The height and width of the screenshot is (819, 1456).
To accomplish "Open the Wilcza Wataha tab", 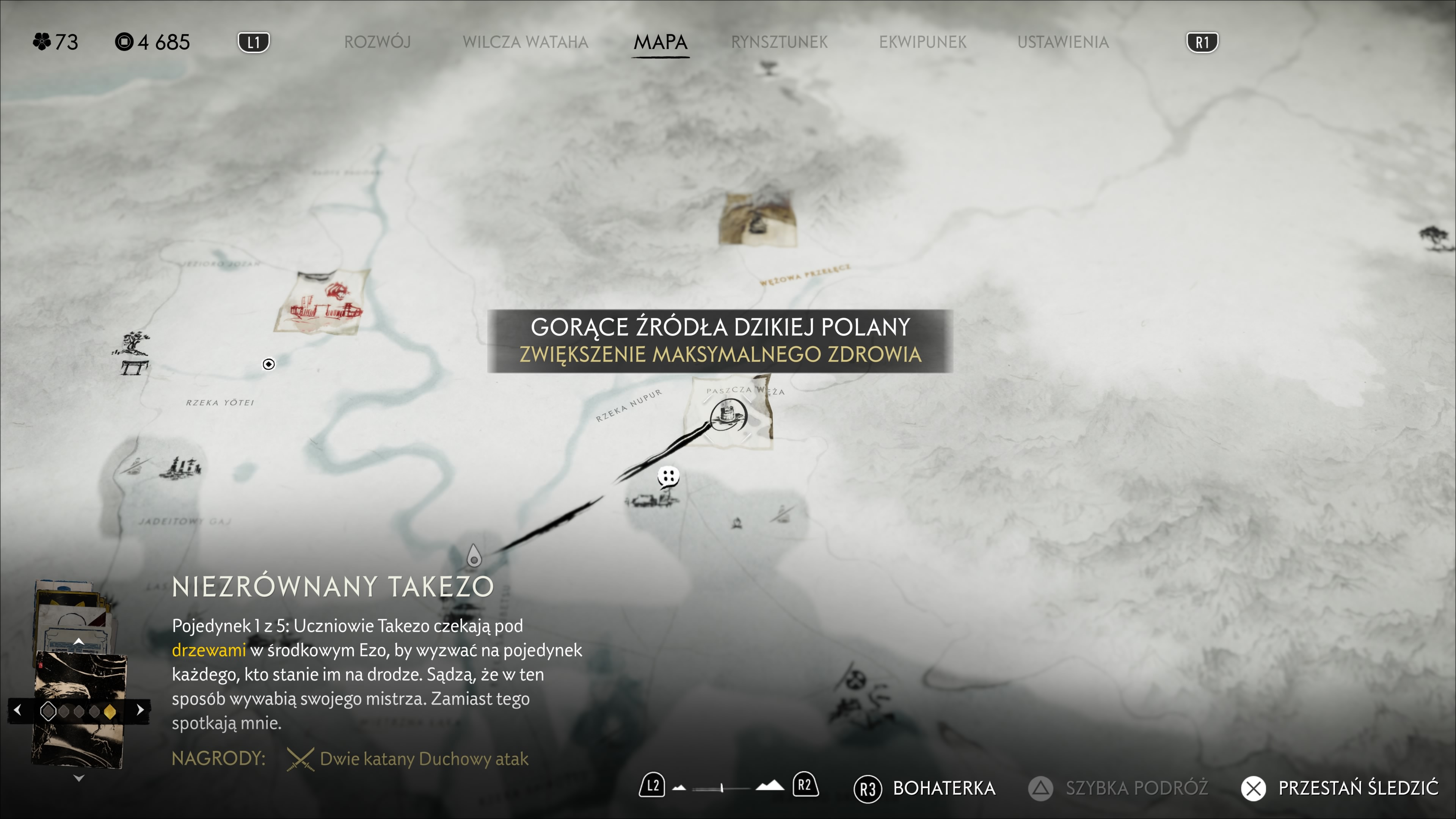I will click(x=525, y=42).
